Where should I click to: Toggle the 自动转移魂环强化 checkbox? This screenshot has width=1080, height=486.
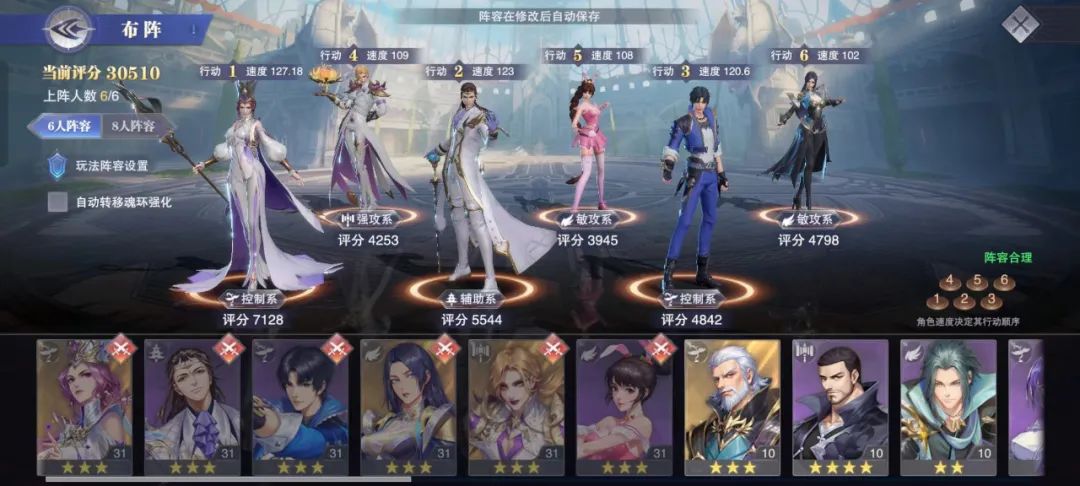pos(59,202)
